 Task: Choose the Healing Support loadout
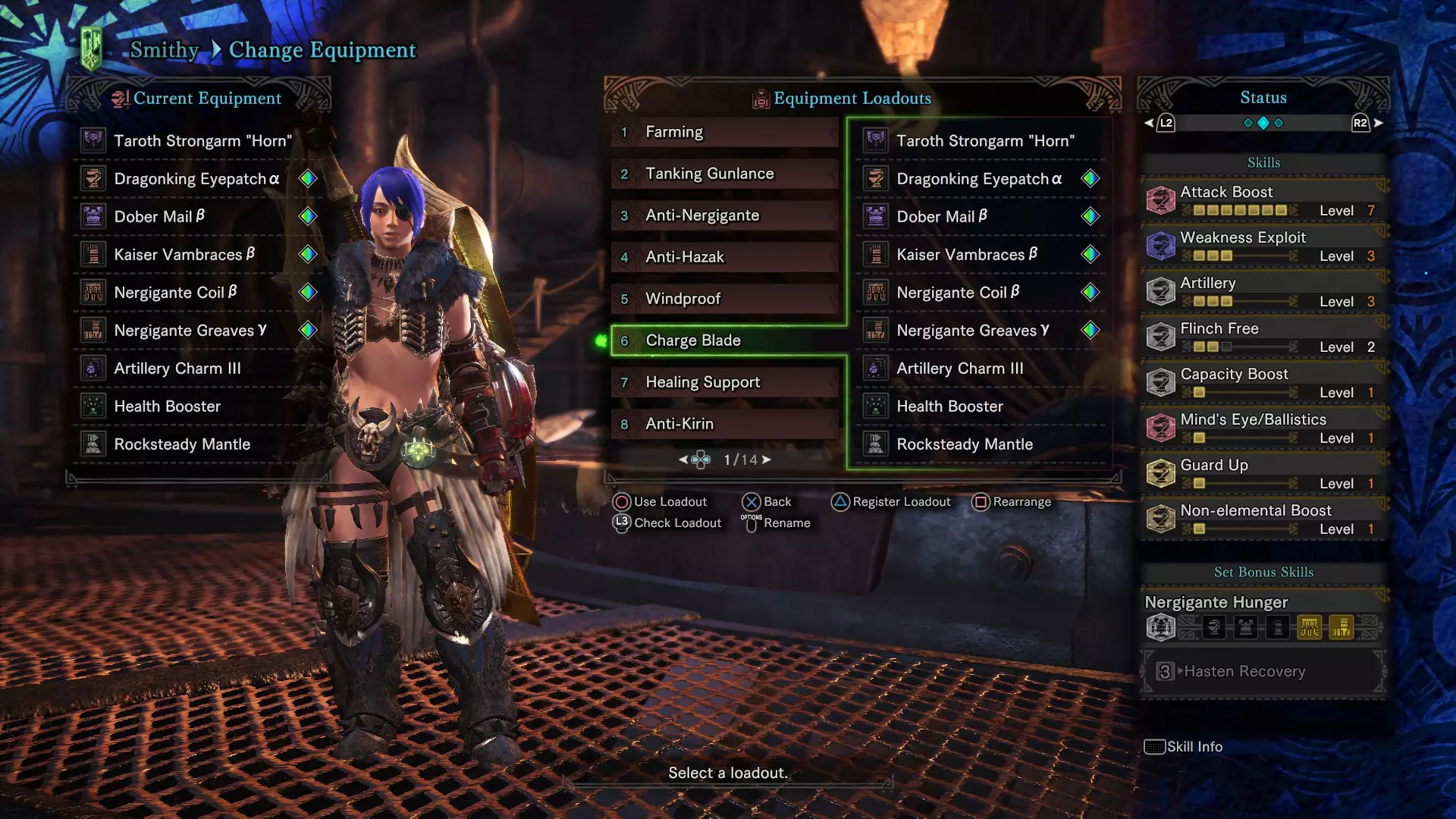pos(724,382)
